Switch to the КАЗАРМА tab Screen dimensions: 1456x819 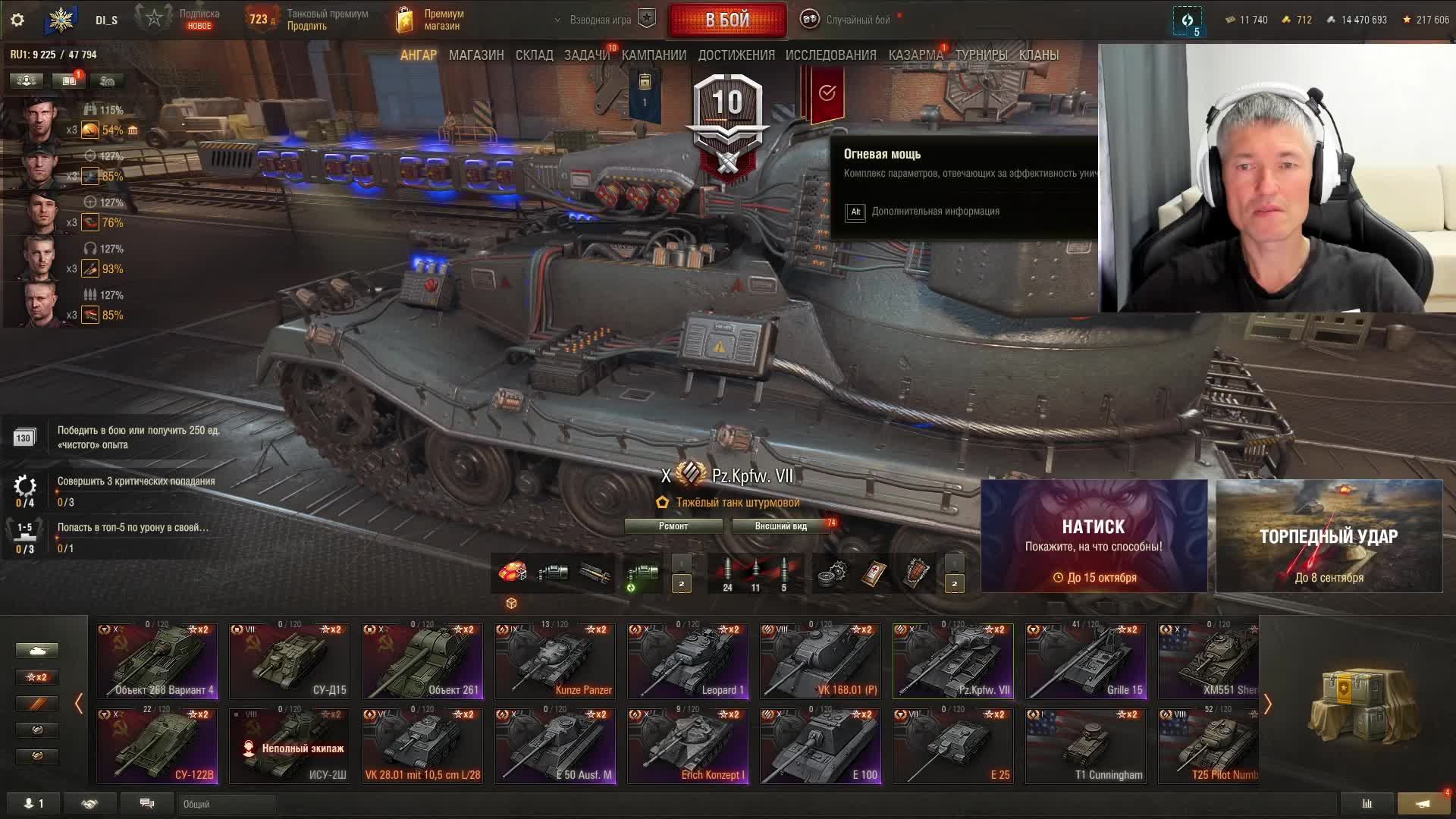tap(915, 55)
